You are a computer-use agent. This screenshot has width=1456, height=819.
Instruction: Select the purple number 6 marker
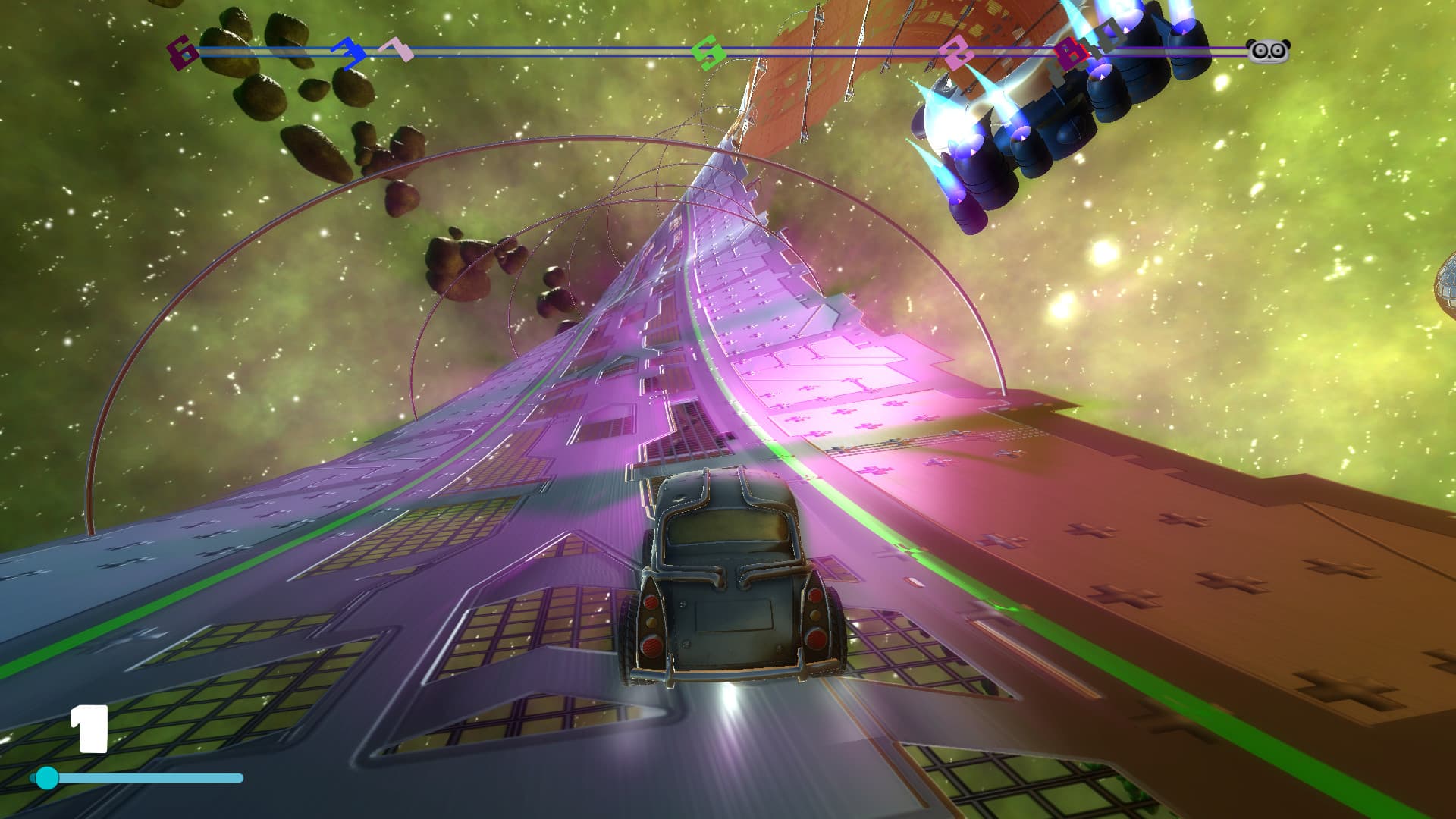pos(182,51)
